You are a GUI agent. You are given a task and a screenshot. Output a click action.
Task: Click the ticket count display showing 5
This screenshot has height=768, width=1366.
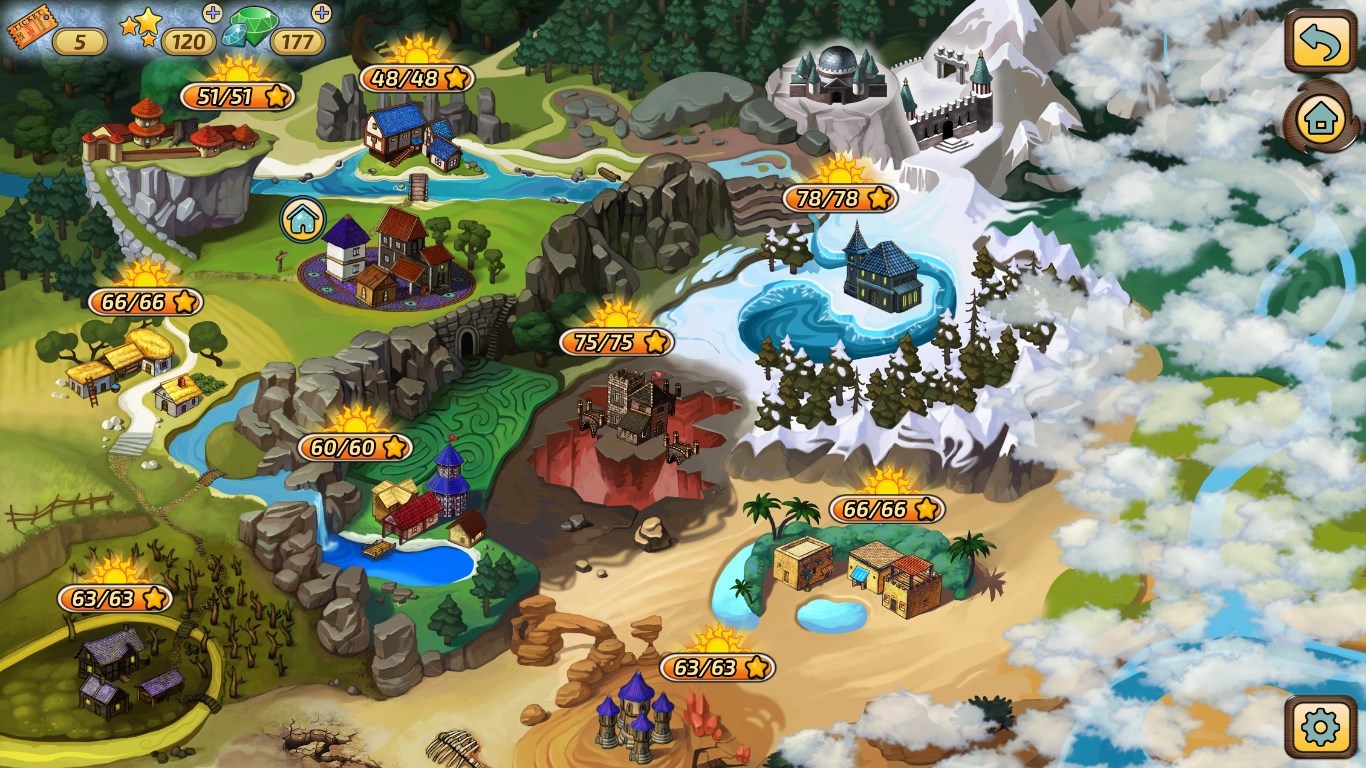pyautogui.click(x=78, y=41)
